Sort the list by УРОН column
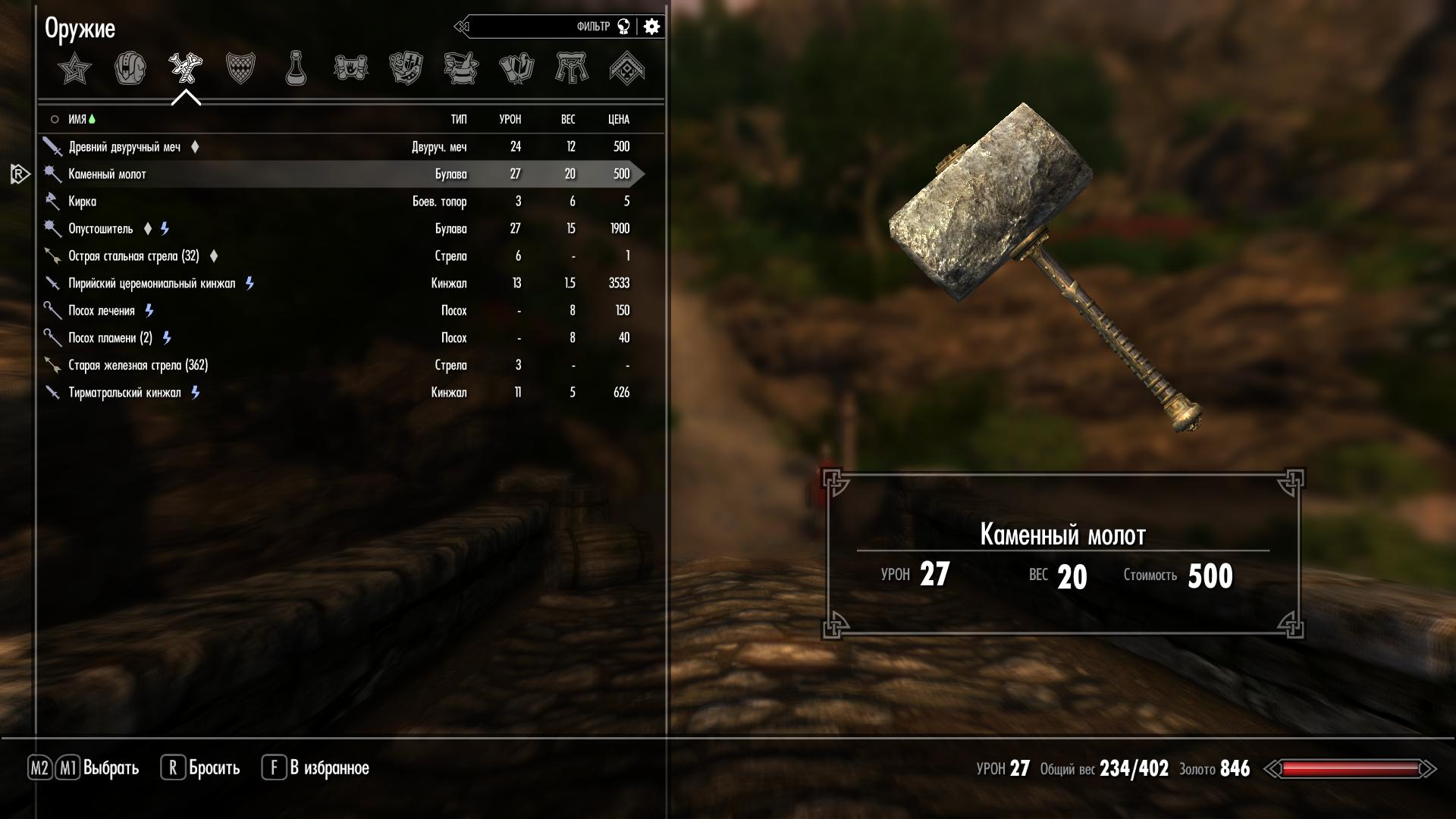This screenshot has height=819, width=1456. tap(510, 120)
